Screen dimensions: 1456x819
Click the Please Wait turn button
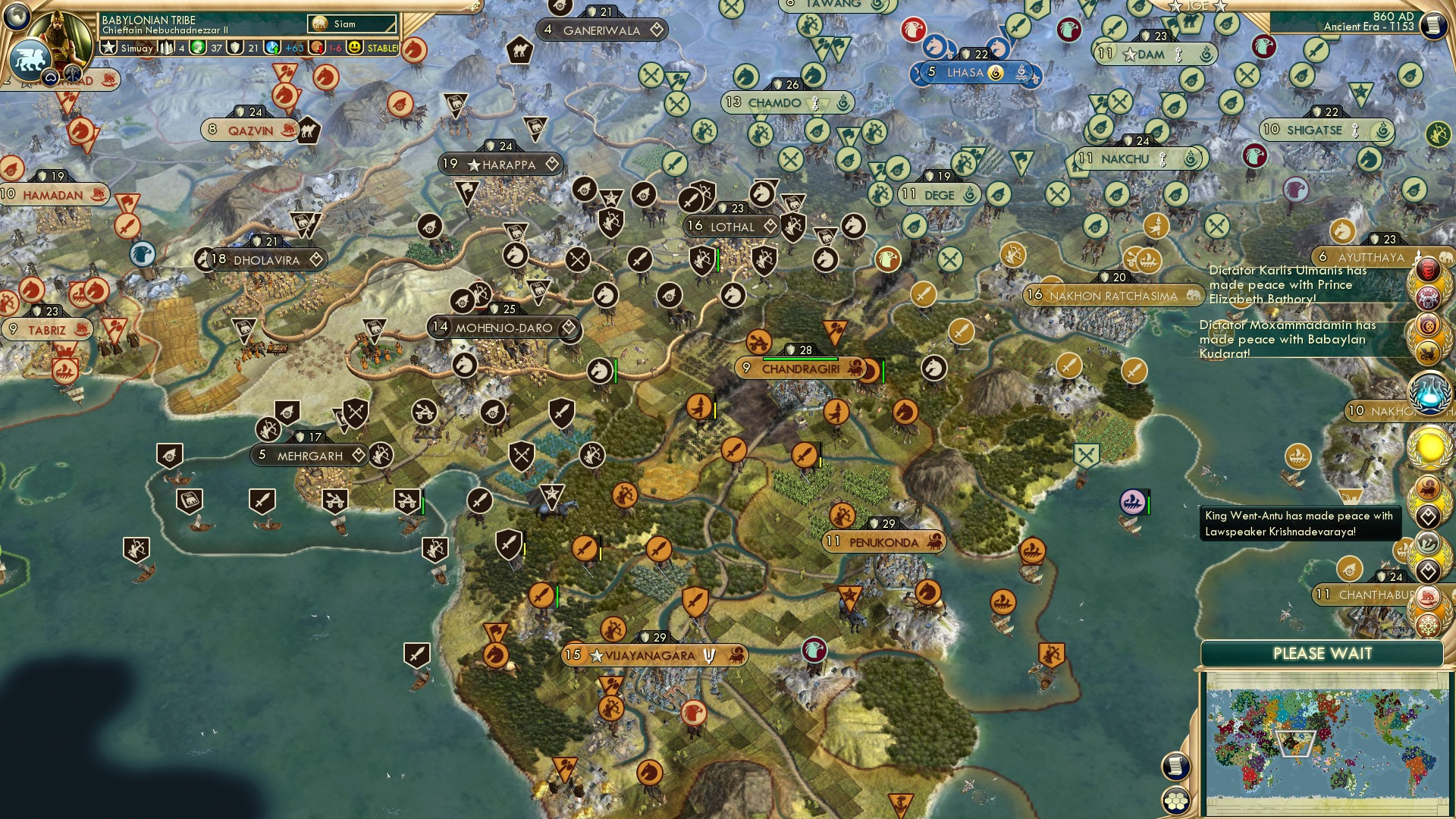1322,654
